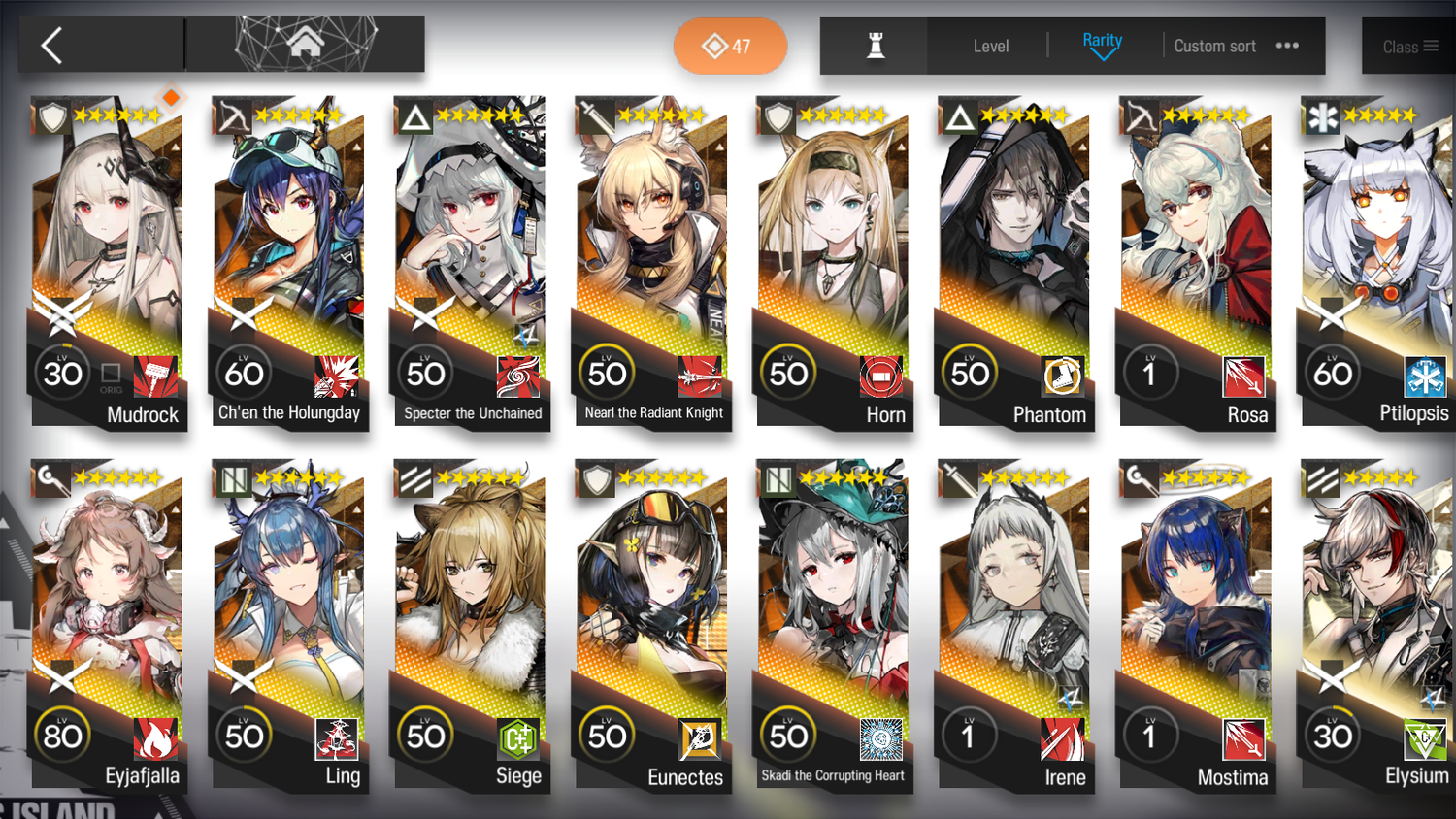Image resolution: width=1456 pixels, height=819 pixels.
Task: Open the Ptilopsis operator card
Action: pos(1377,252)
